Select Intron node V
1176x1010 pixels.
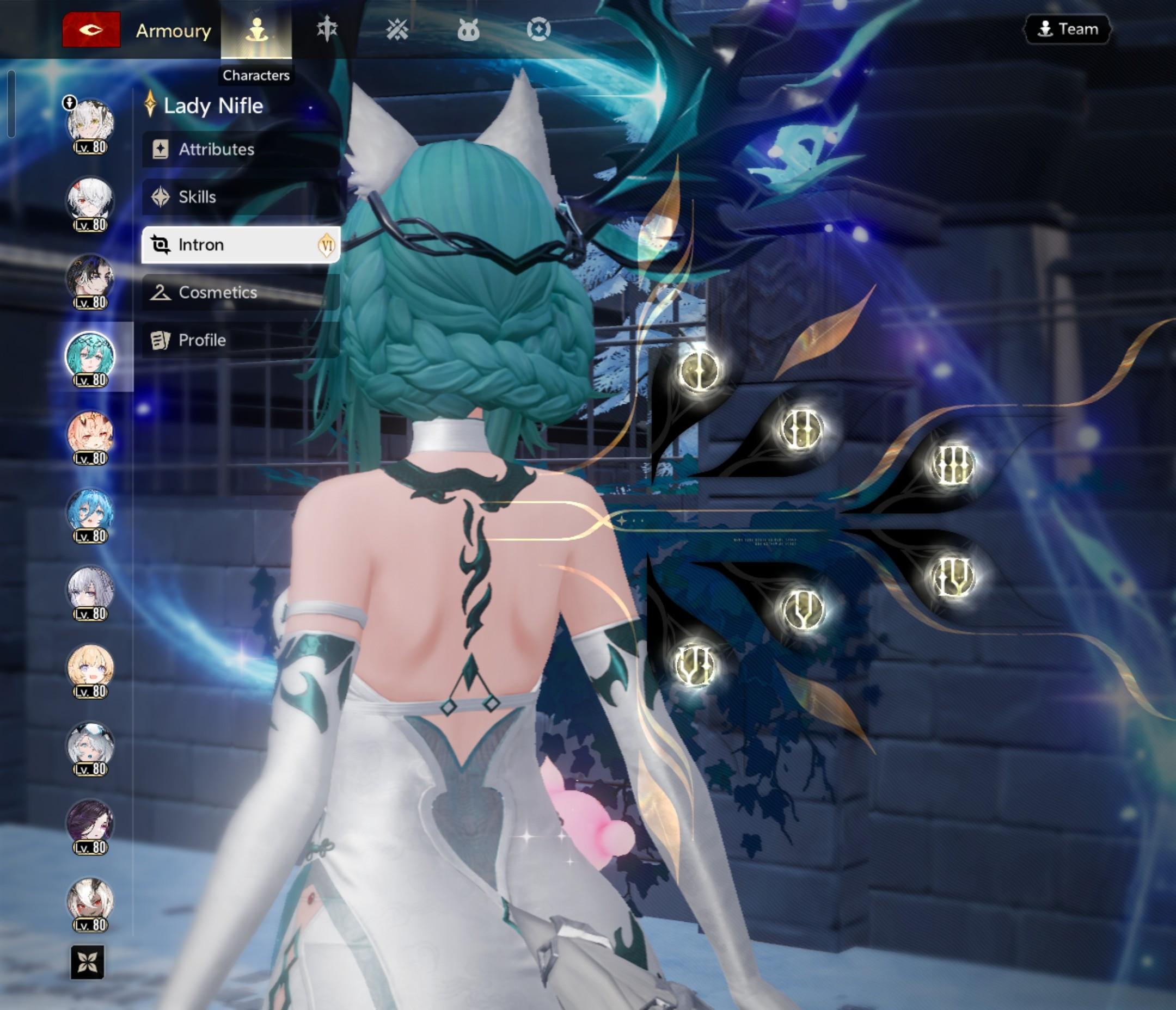point(802,609)
